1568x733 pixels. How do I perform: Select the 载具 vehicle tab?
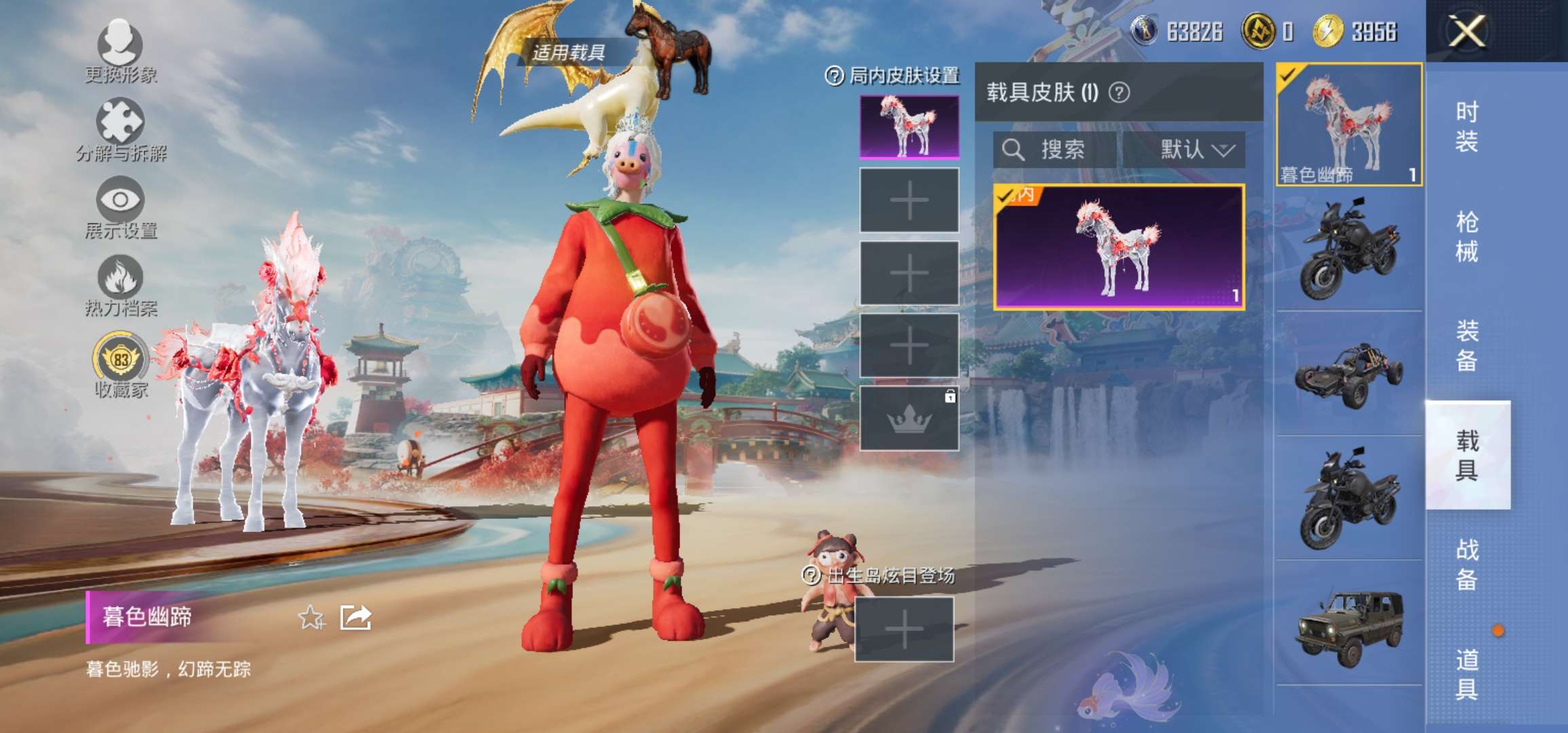(1466, 455)
